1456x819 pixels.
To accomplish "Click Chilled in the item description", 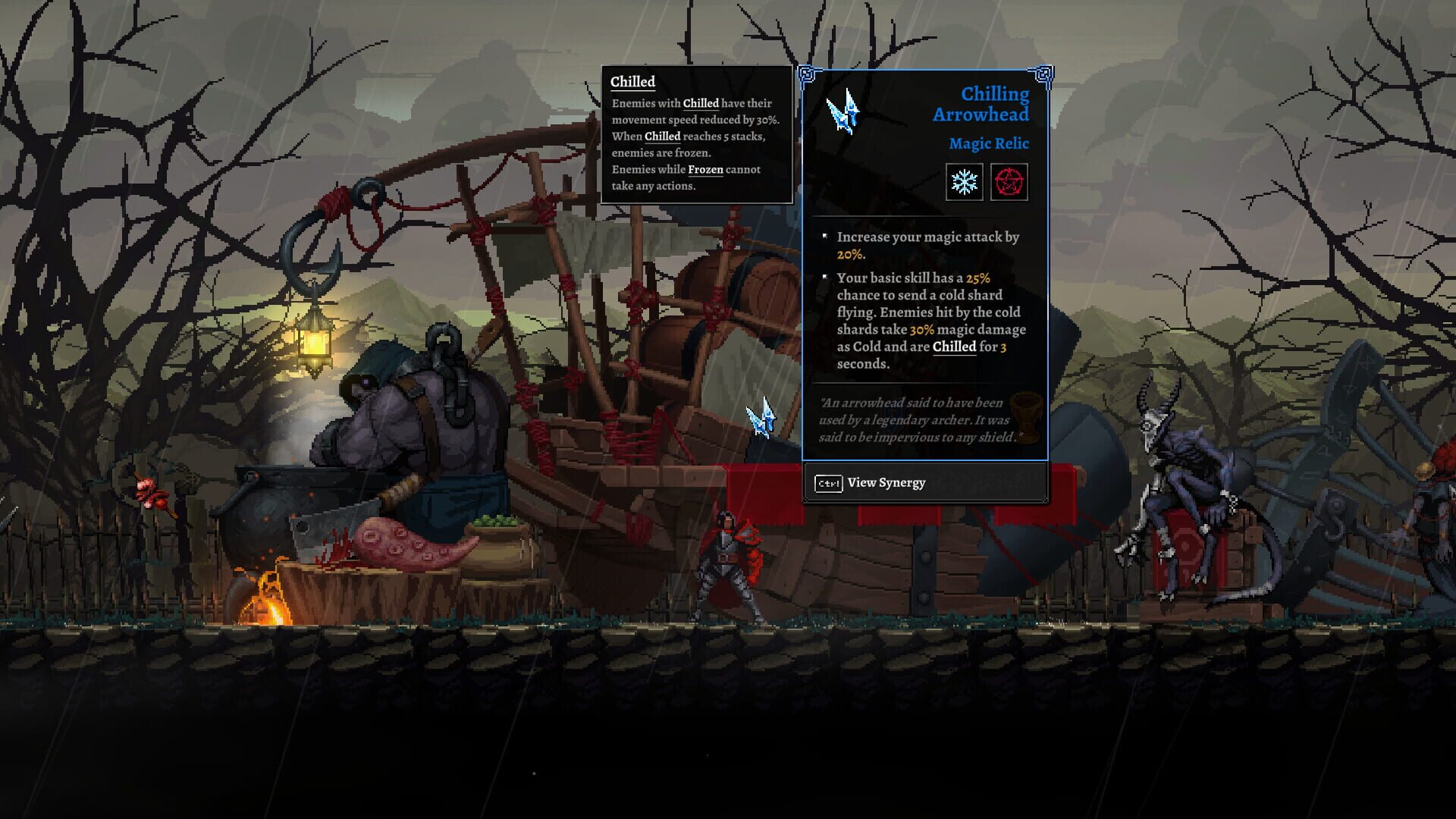I will (x=954, y=347).
